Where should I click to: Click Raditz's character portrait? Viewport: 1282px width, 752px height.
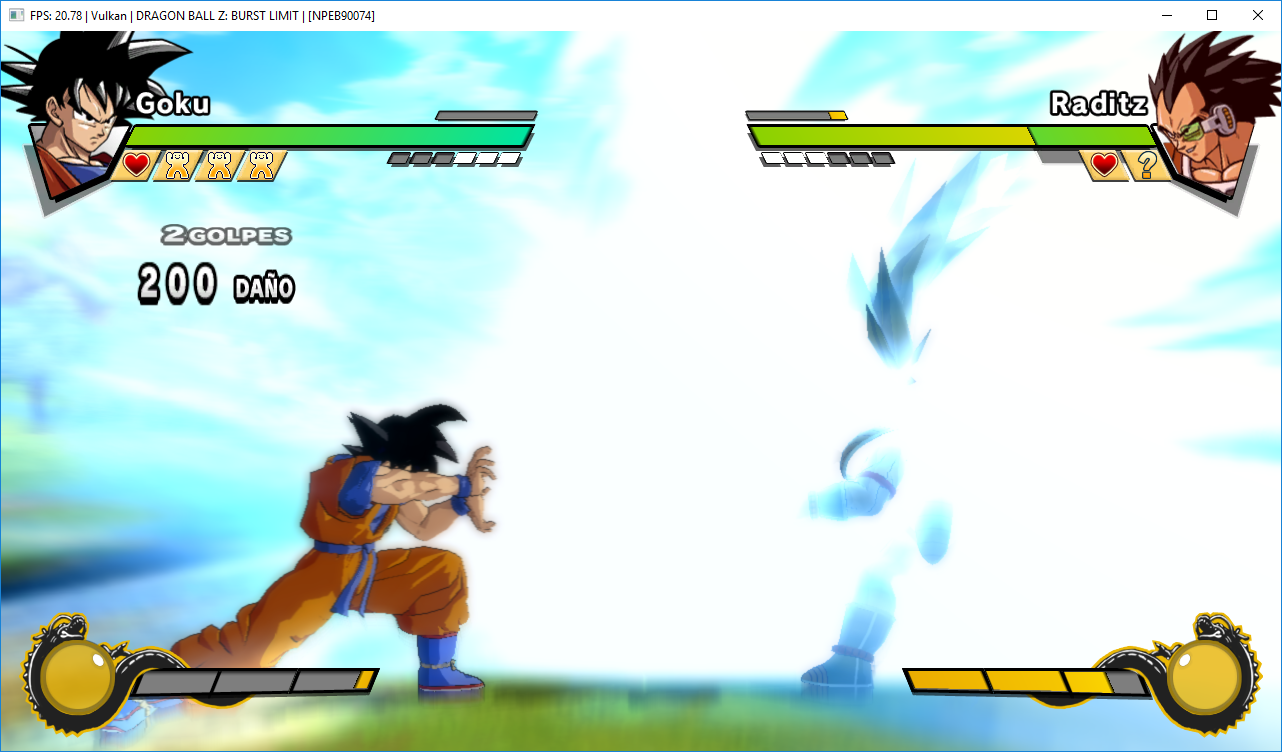coord(1205,115)
